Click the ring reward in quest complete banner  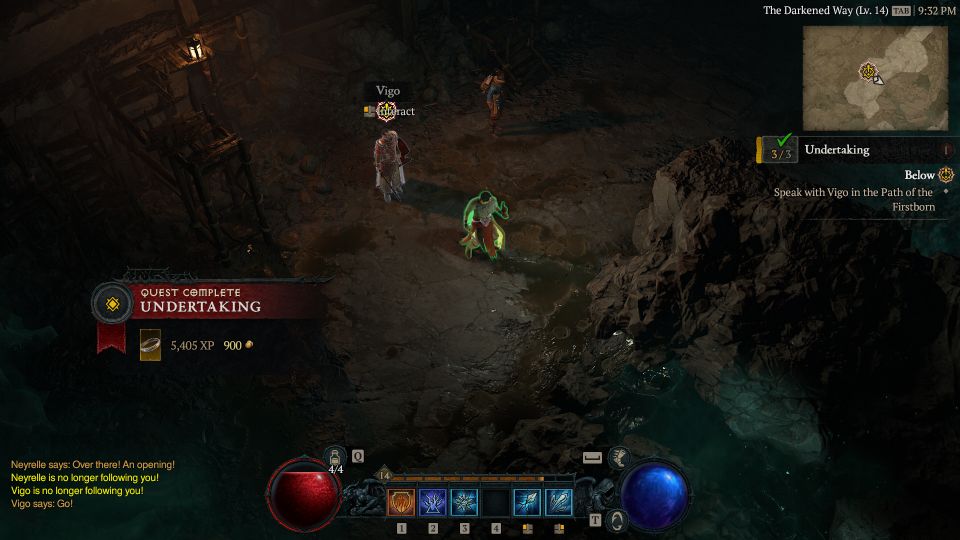tap(150, 345)
